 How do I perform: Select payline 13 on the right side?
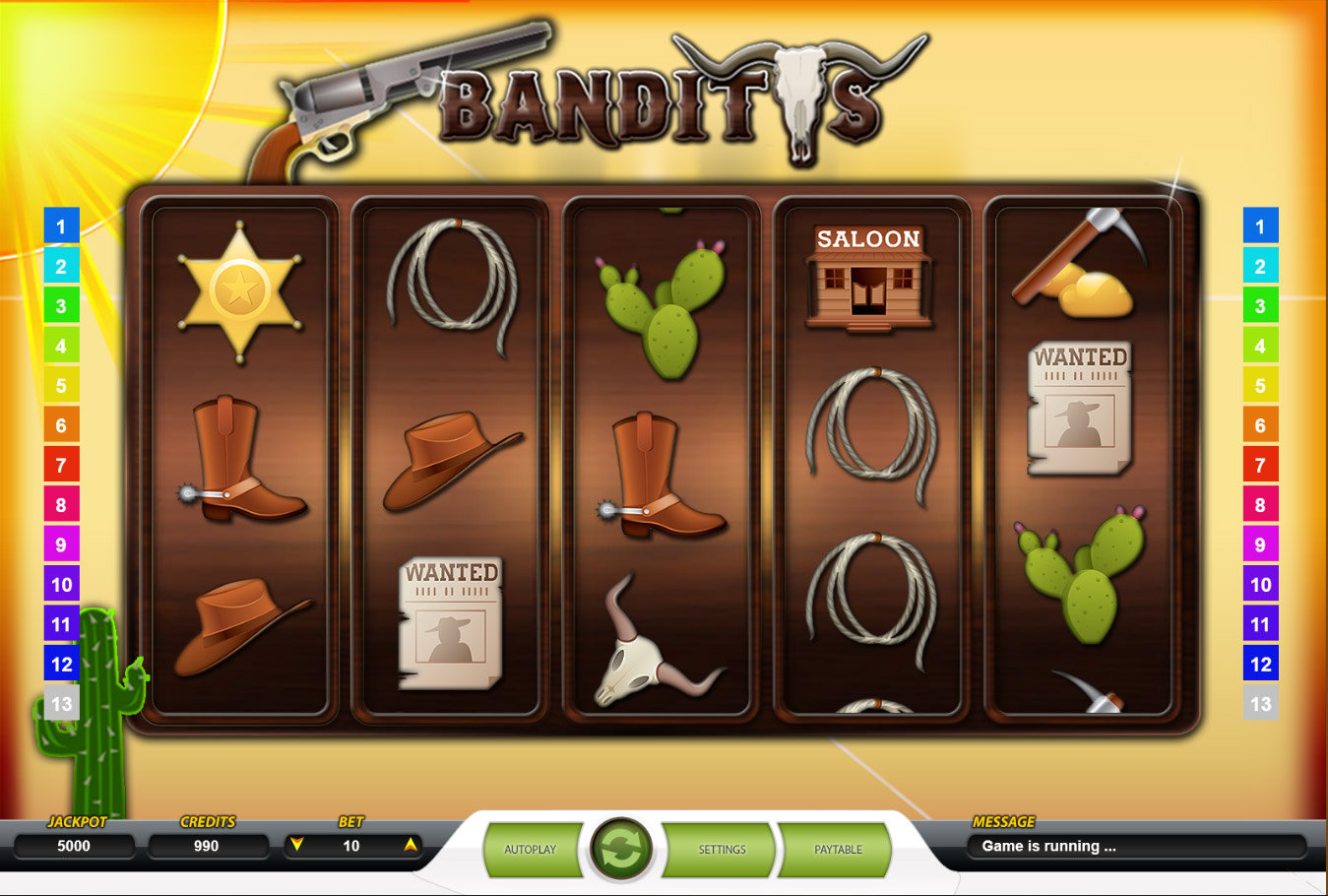(x=1261, y=703)
